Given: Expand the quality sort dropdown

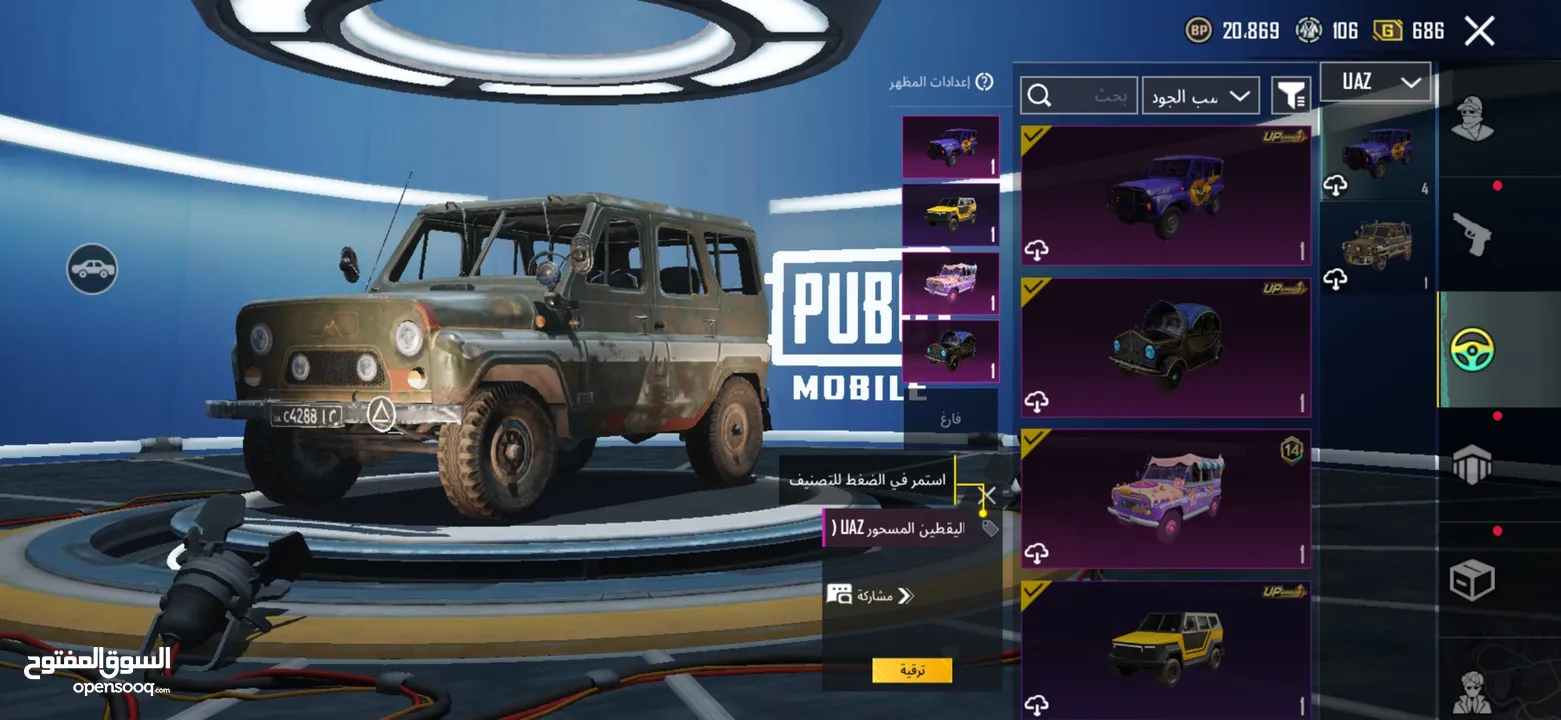Looking at the screenshot, I should coord(1200,95).
